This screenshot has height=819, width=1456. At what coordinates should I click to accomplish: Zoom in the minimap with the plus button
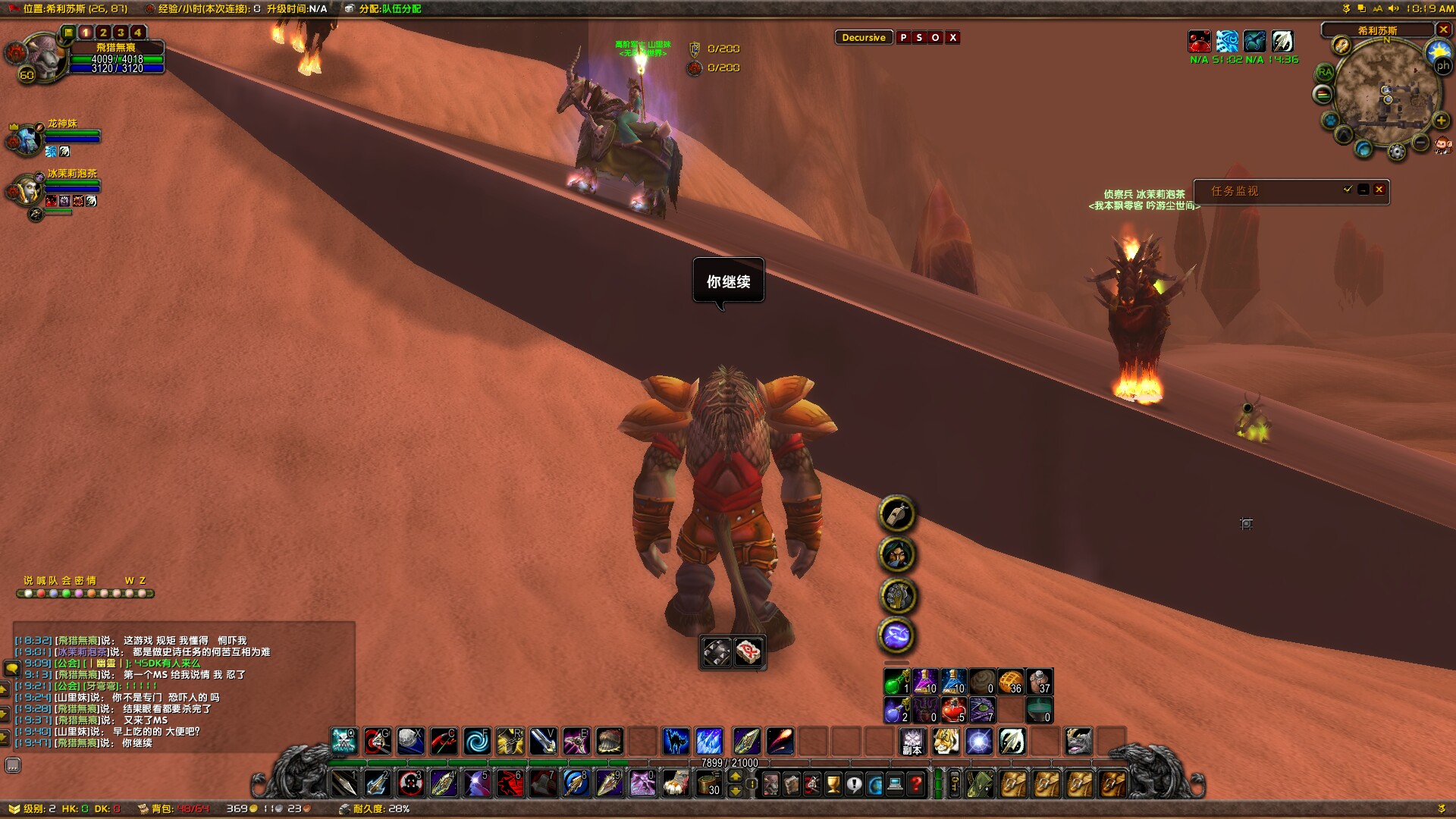1440,121
